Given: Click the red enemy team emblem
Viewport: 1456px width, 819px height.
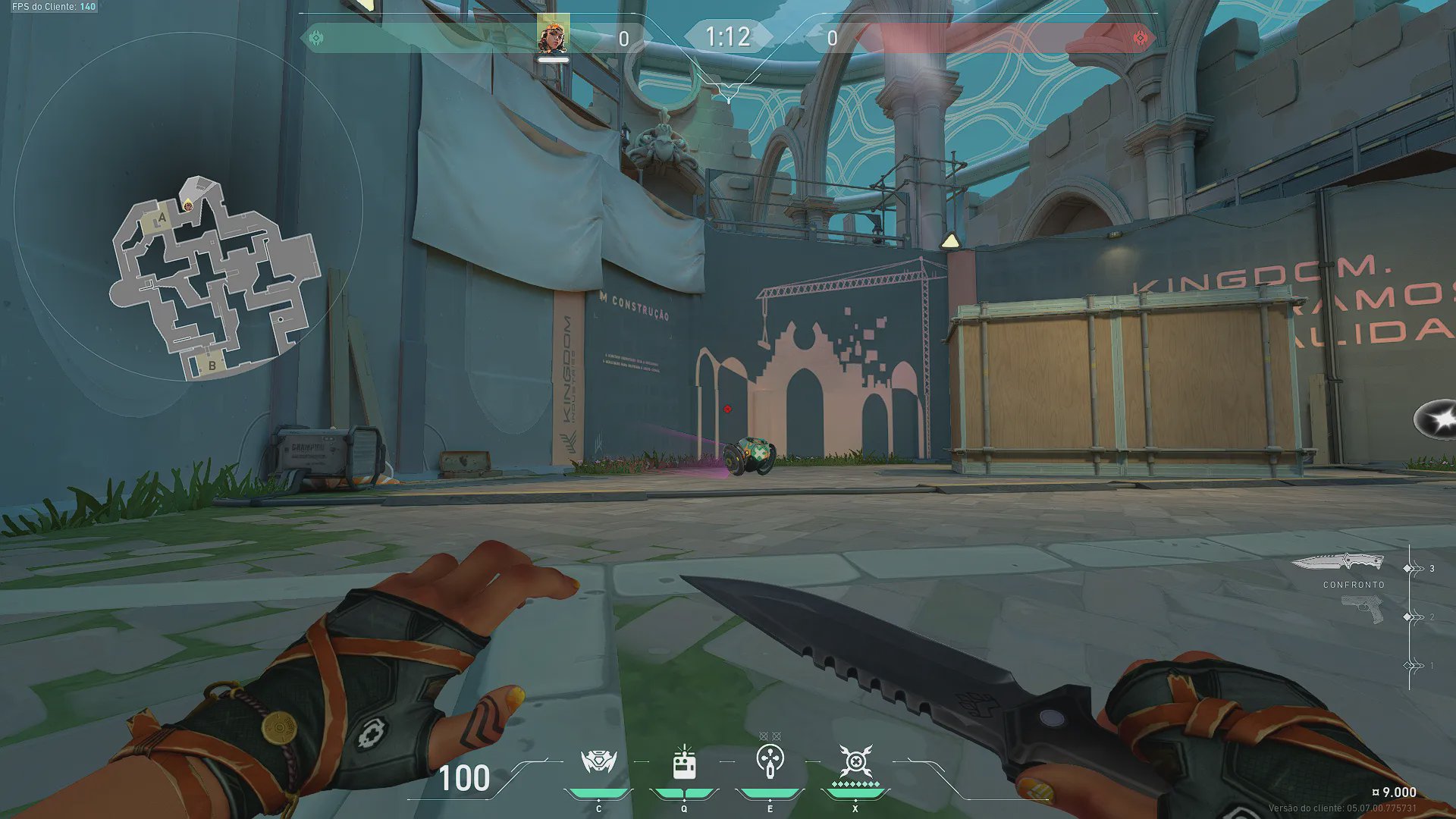Looking at the screenshot, I should click(1140, 38).
